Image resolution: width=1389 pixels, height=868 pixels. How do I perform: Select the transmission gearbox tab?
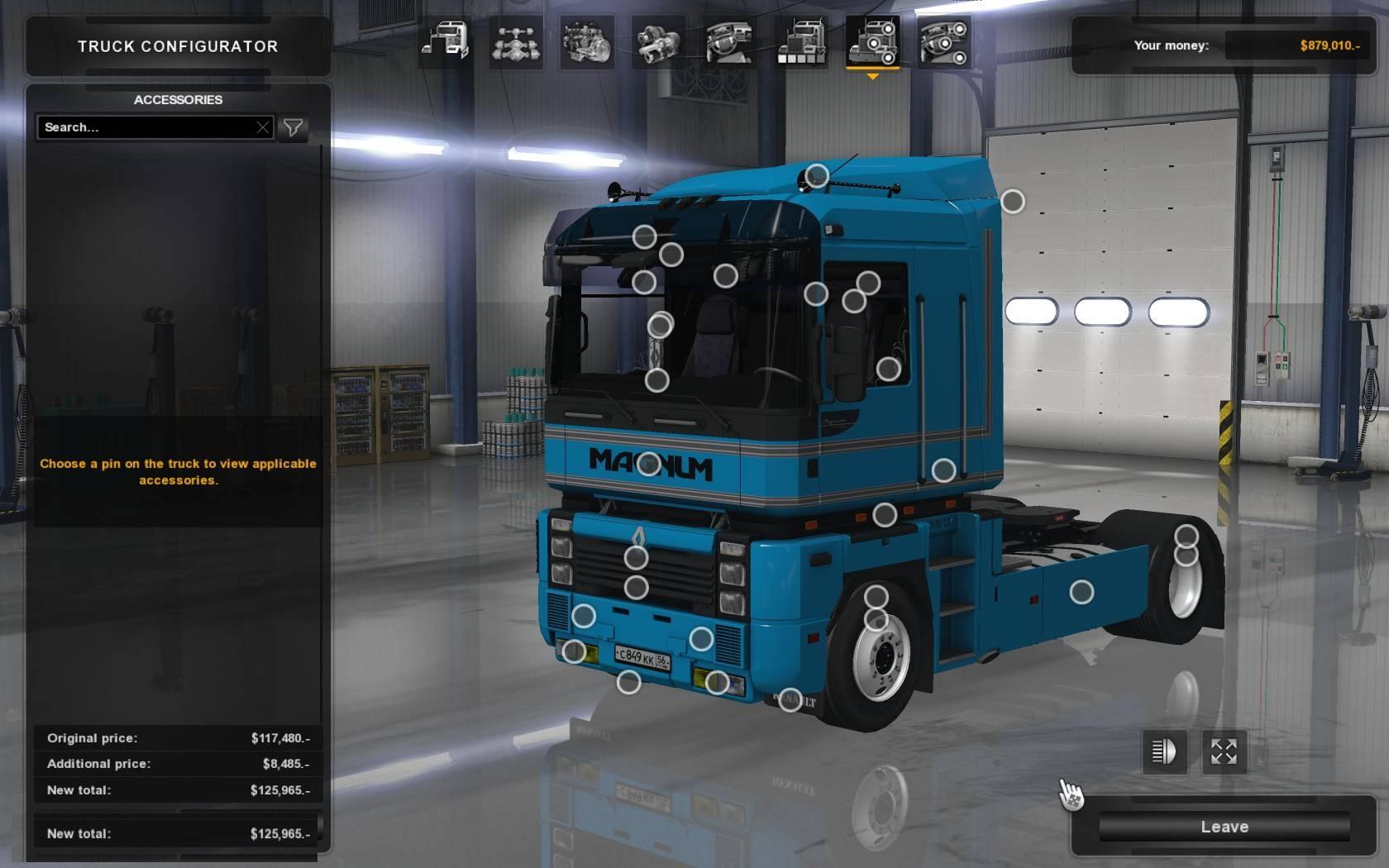(x=658, y=42)
